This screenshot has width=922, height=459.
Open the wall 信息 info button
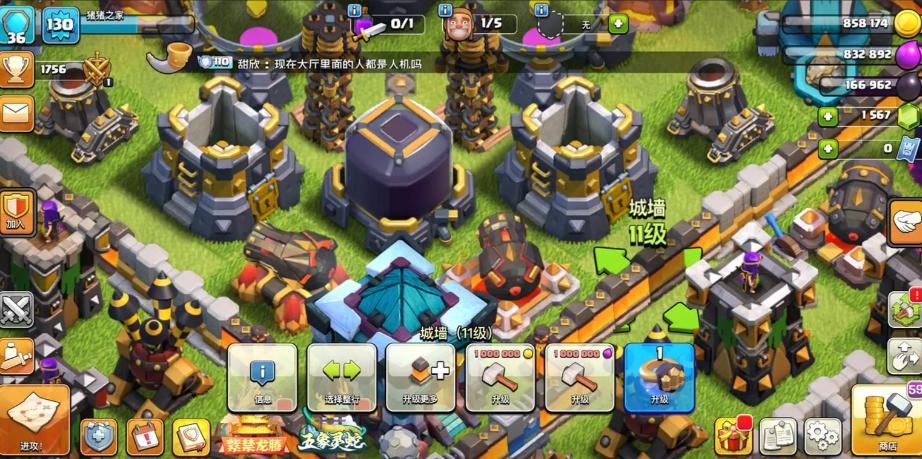click(262, 378)
